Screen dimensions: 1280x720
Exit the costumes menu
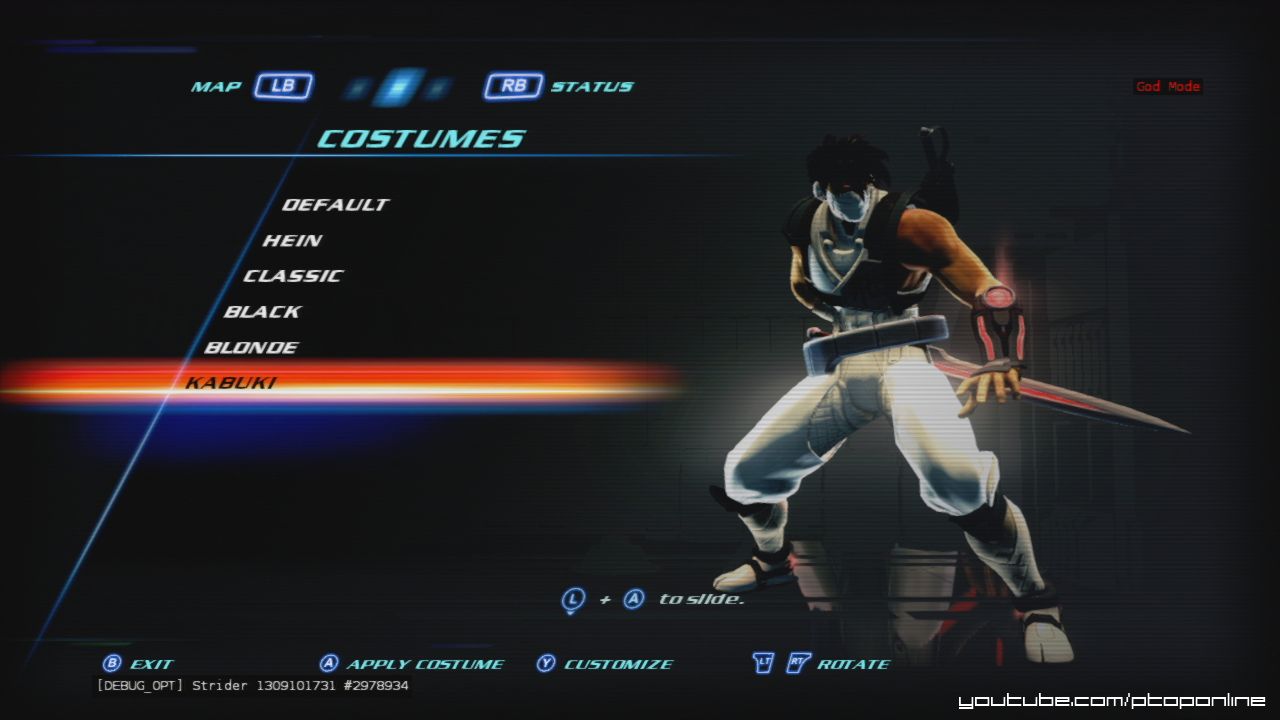(139, 664)
